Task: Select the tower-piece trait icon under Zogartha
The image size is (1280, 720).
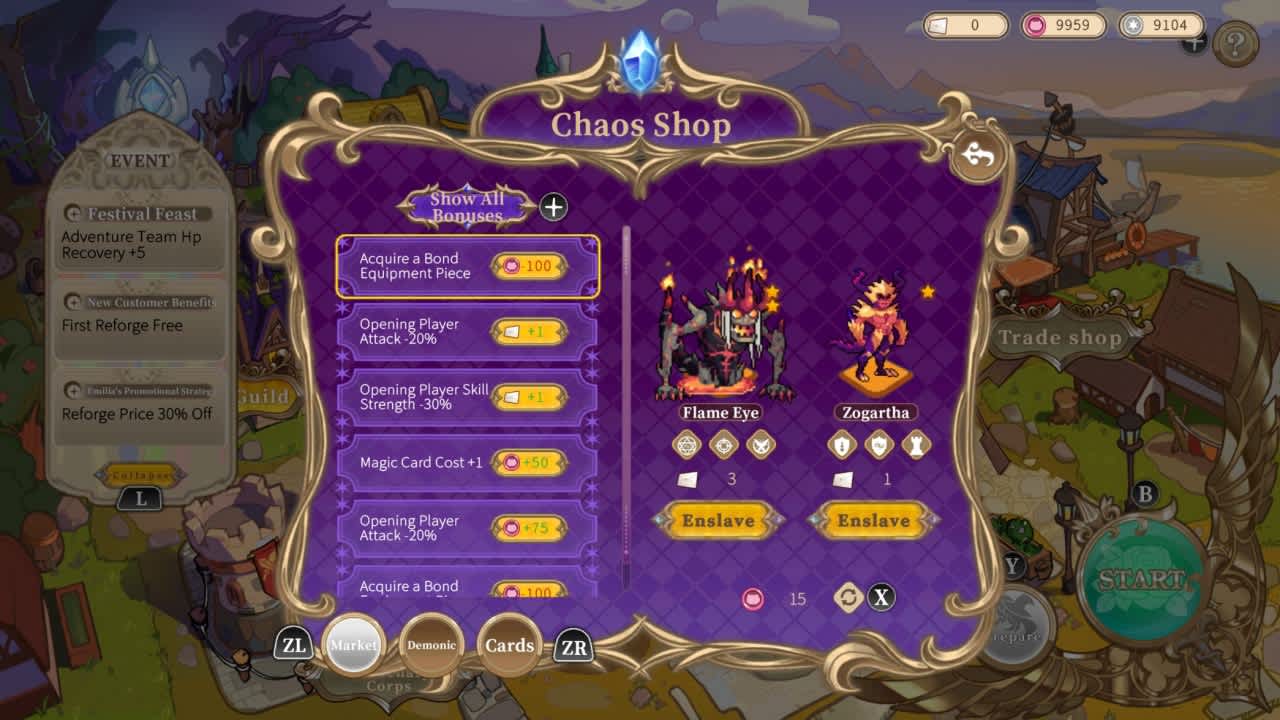Action: 916,444
